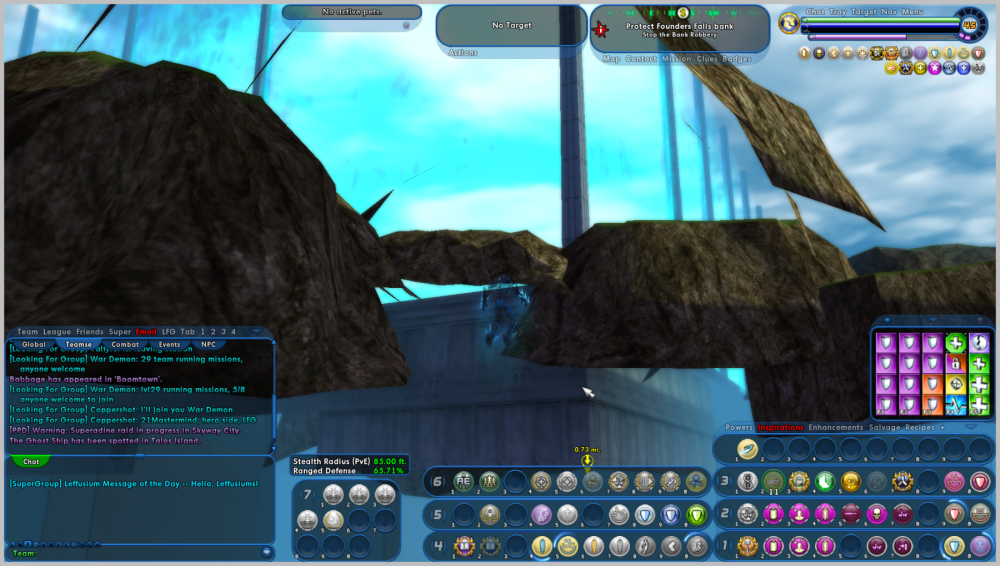Open the Clues window

[x=708, y=59]
